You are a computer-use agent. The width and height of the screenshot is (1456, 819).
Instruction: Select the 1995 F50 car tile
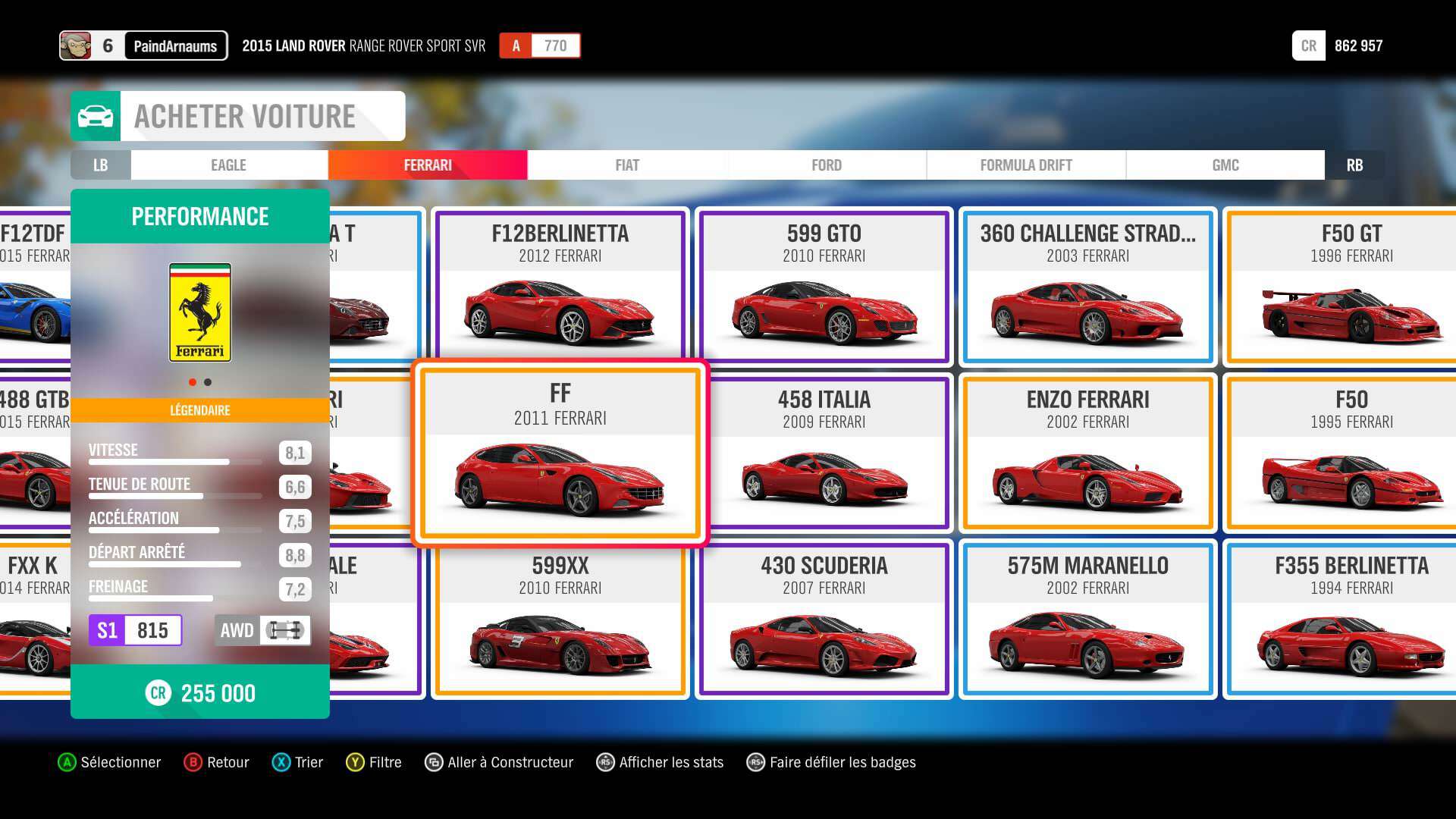[x=1350, y=453]
